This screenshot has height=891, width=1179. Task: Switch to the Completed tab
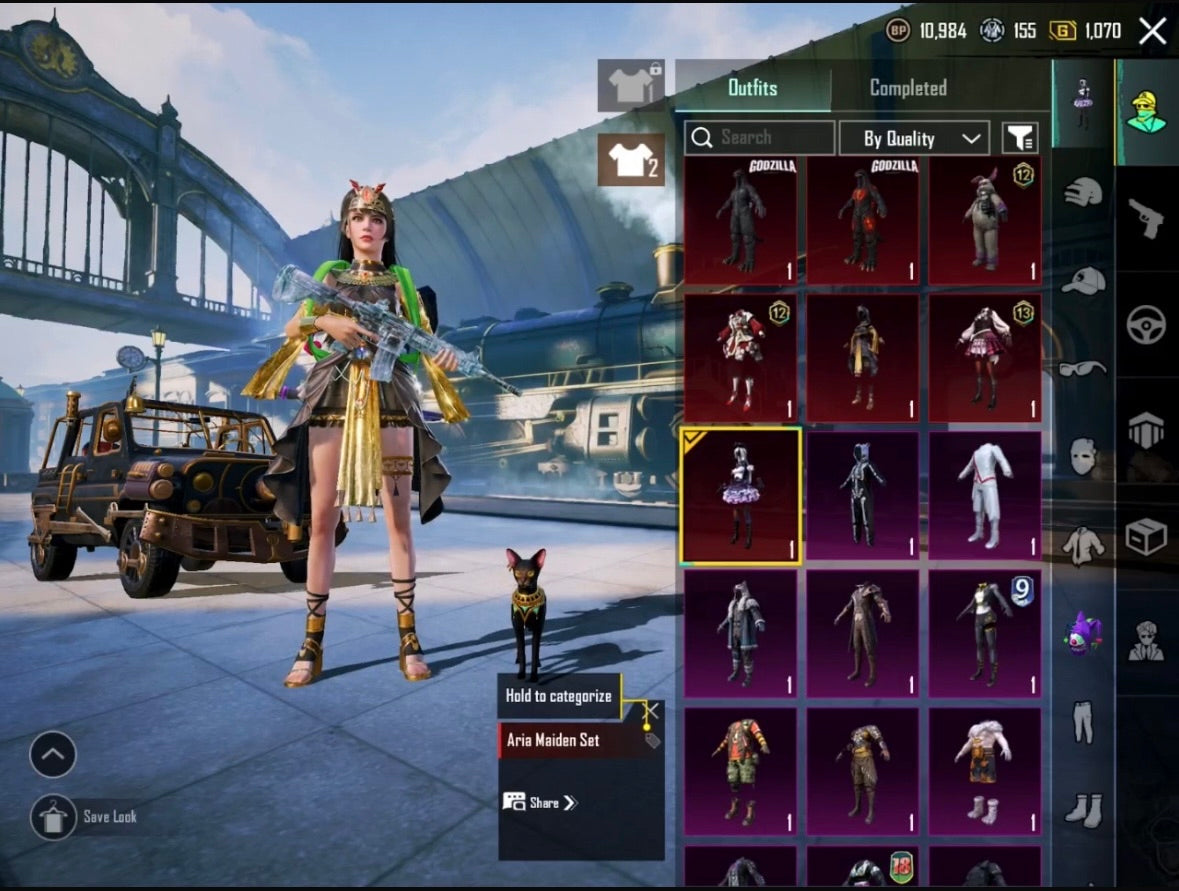click(908, 88)
